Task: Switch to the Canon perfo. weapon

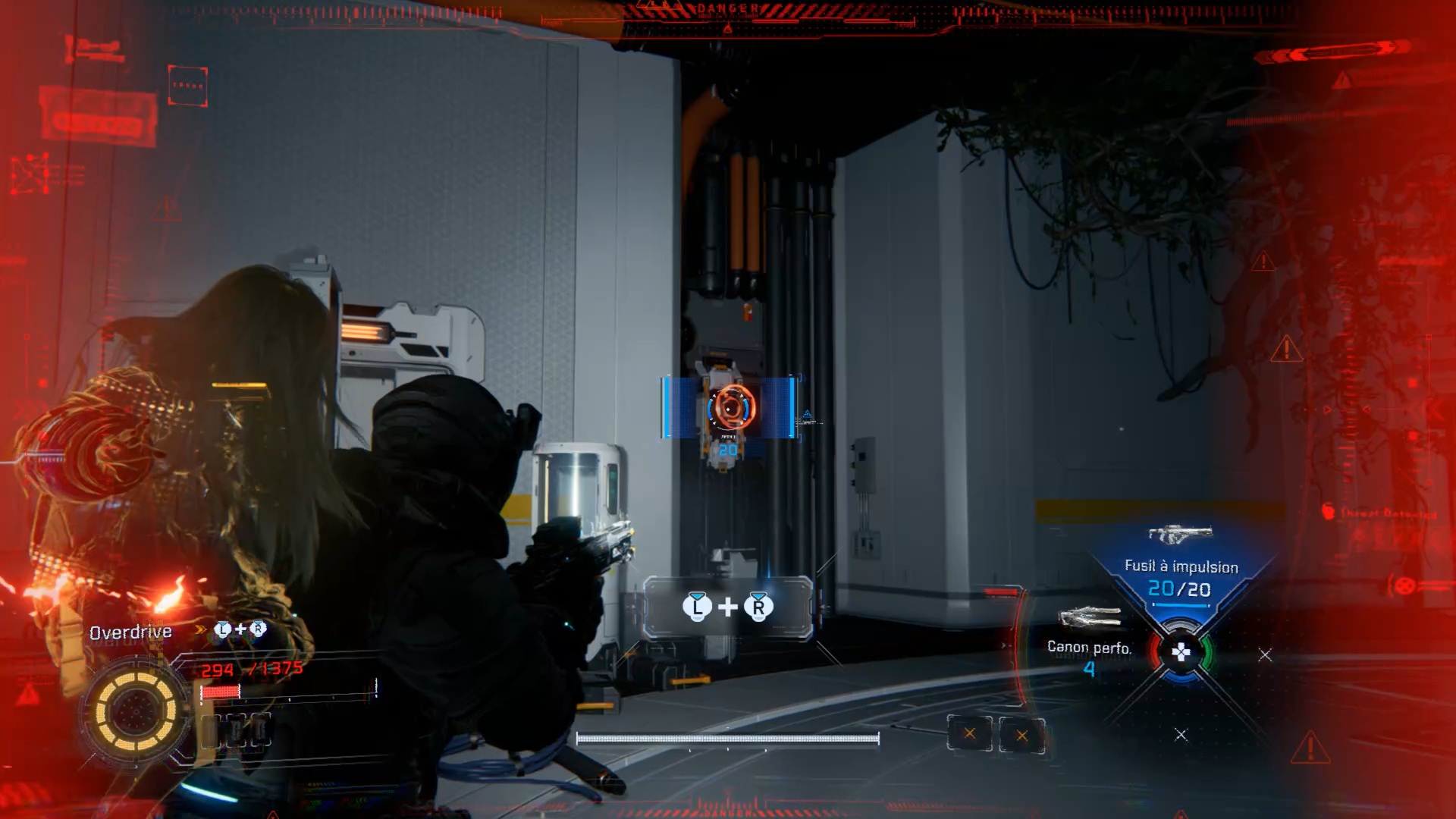Action: (x=1089, y=647)
